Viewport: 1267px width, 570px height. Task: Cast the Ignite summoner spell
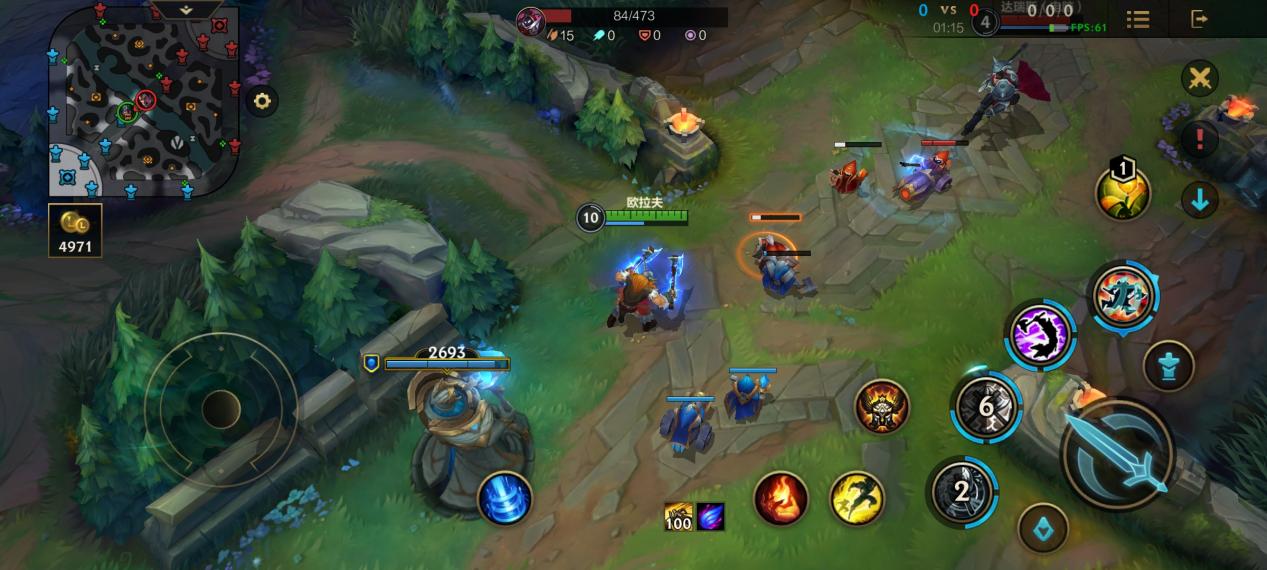780,497
